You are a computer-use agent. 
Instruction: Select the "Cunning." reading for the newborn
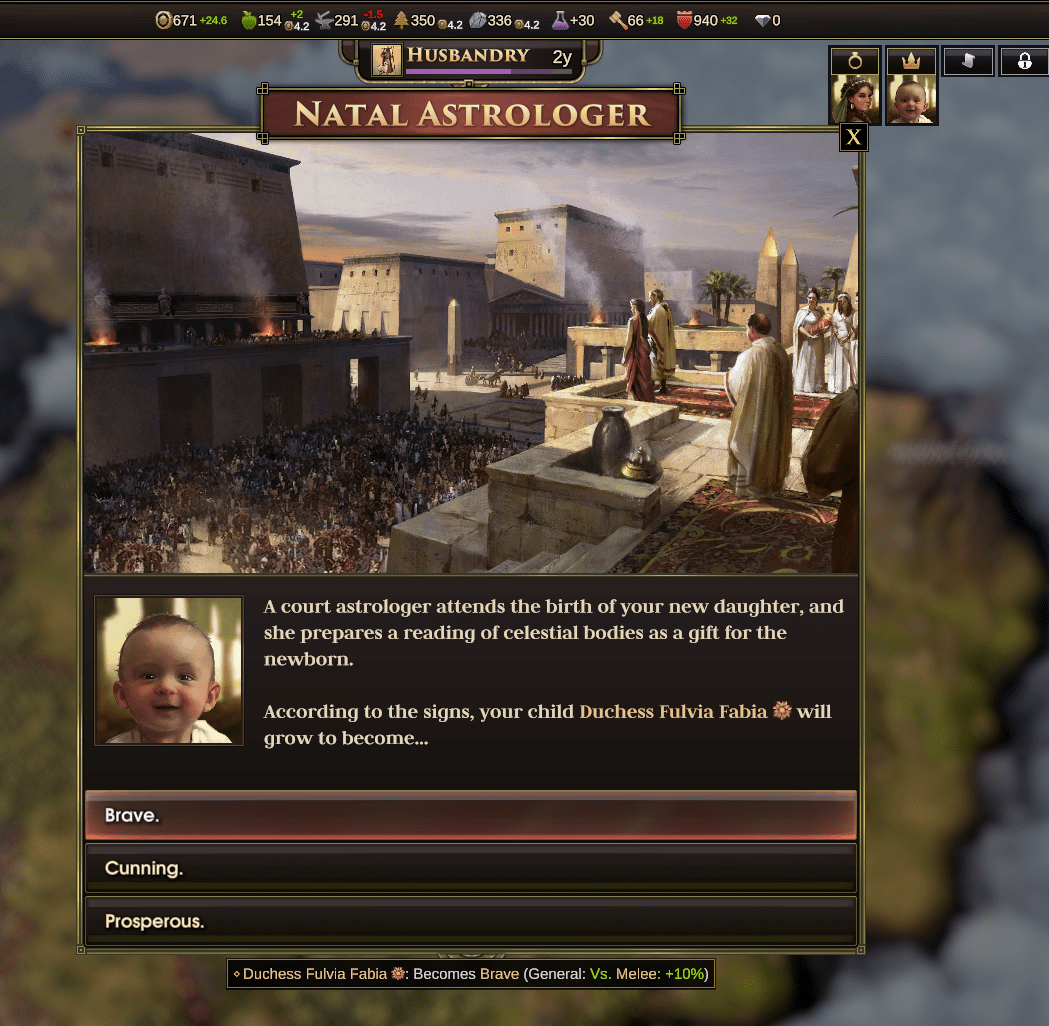470,868
